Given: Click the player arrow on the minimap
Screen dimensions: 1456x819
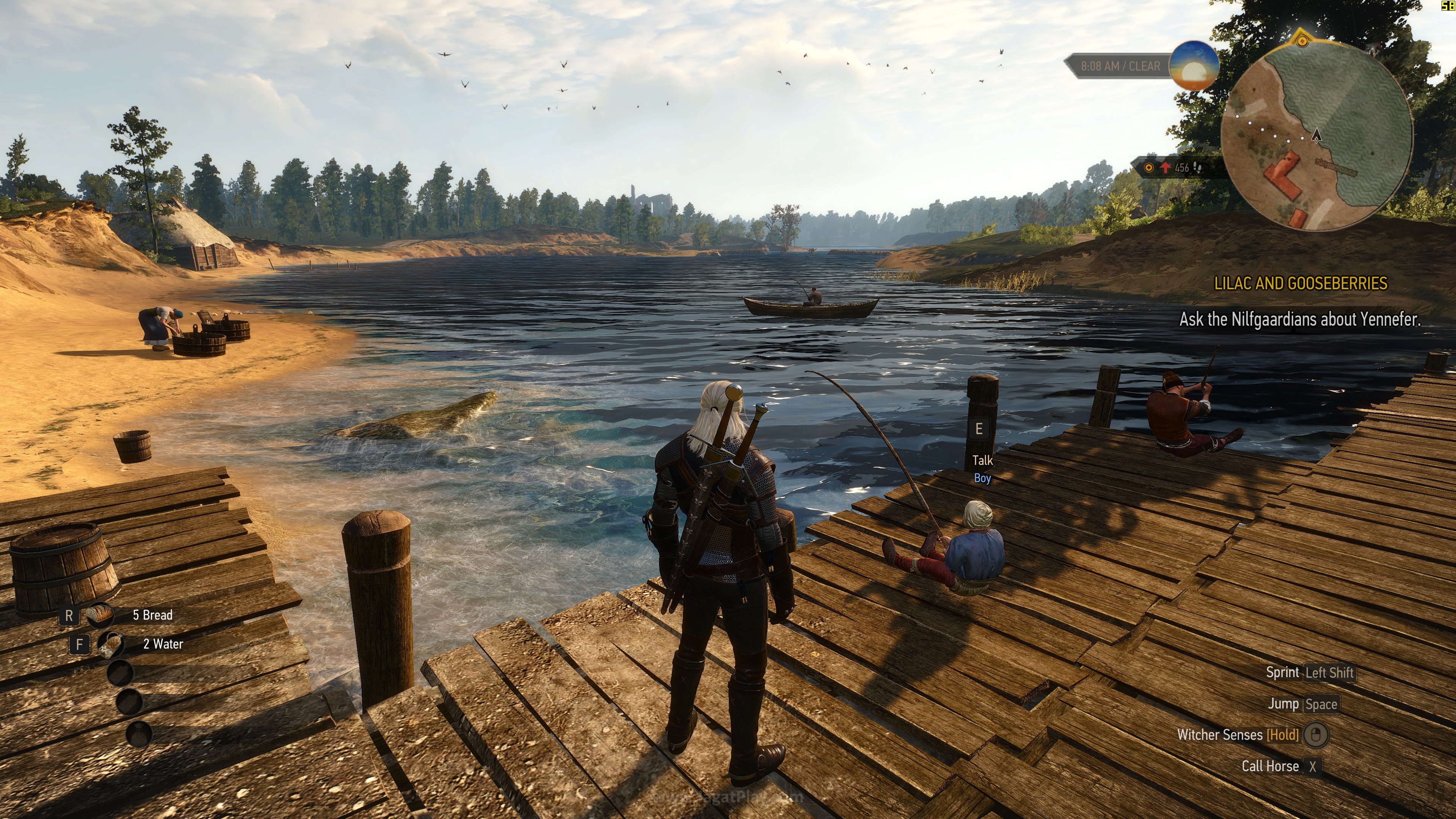Looking at the screenshot, I should pyautogui.click(x=1316, y=135).
